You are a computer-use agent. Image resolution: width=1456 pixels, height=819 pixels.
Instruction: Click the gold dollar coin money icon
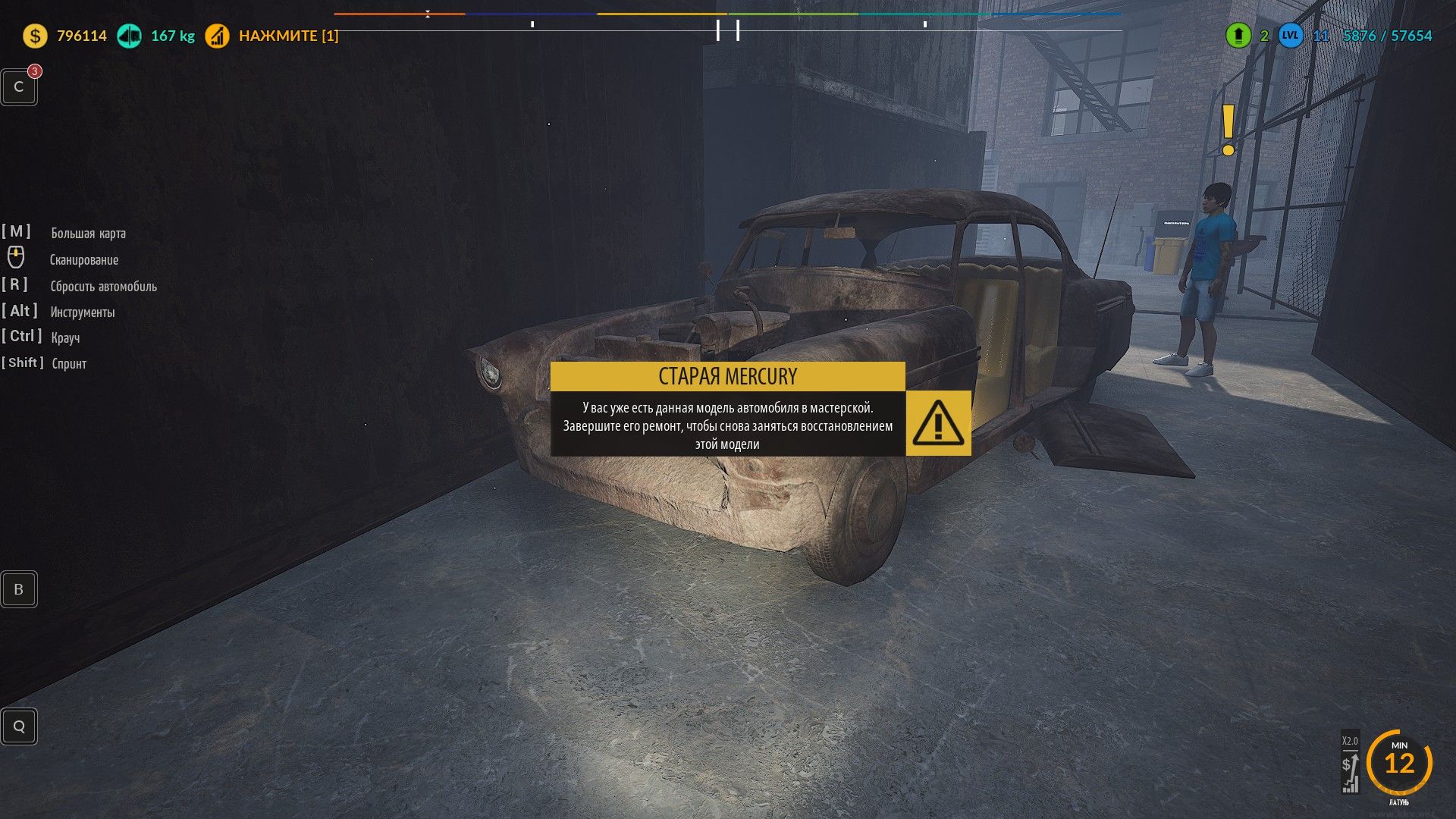tap(35, 36)
